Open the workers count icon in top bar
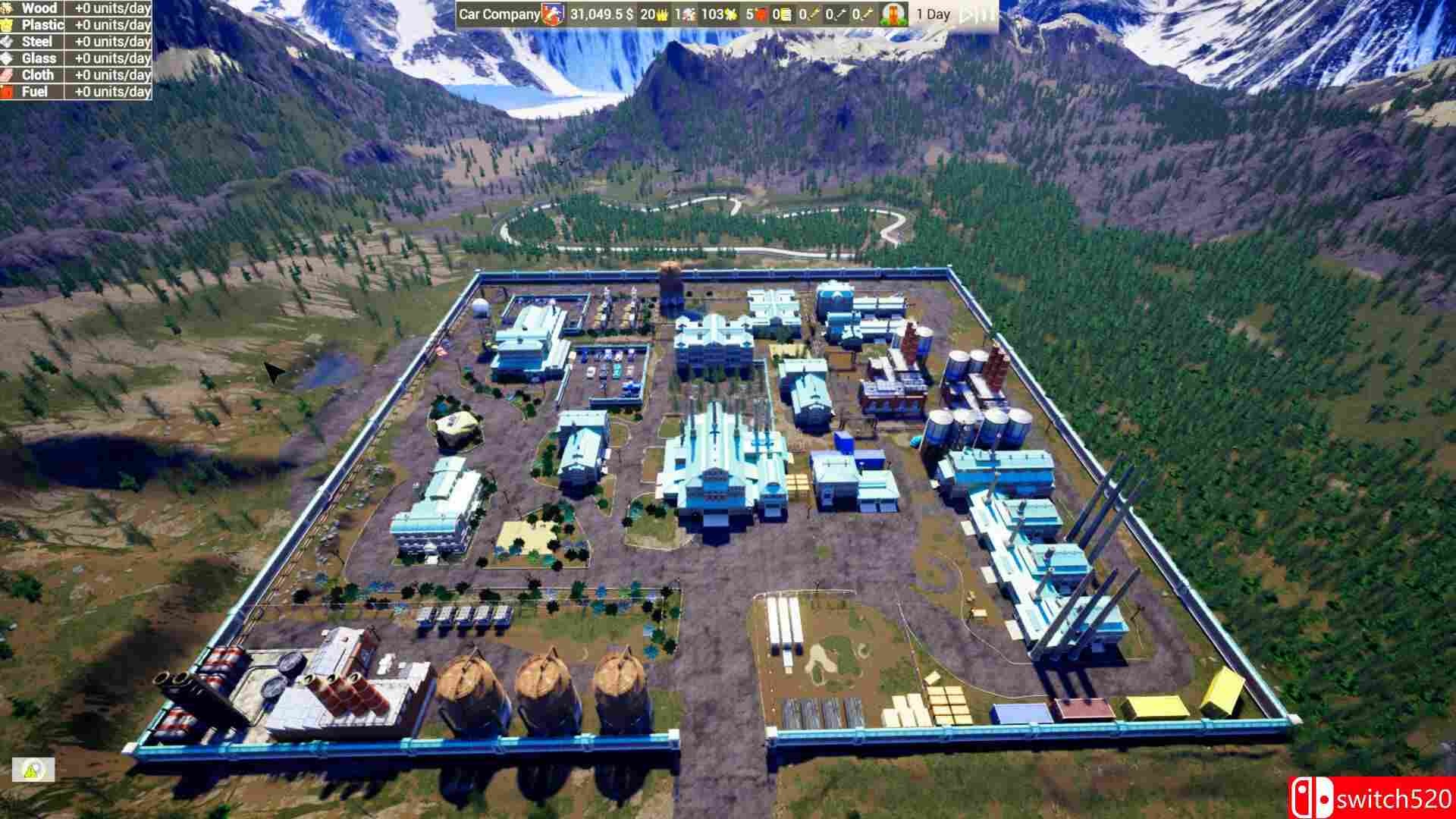1456x819 pixels. pos(685,13)
